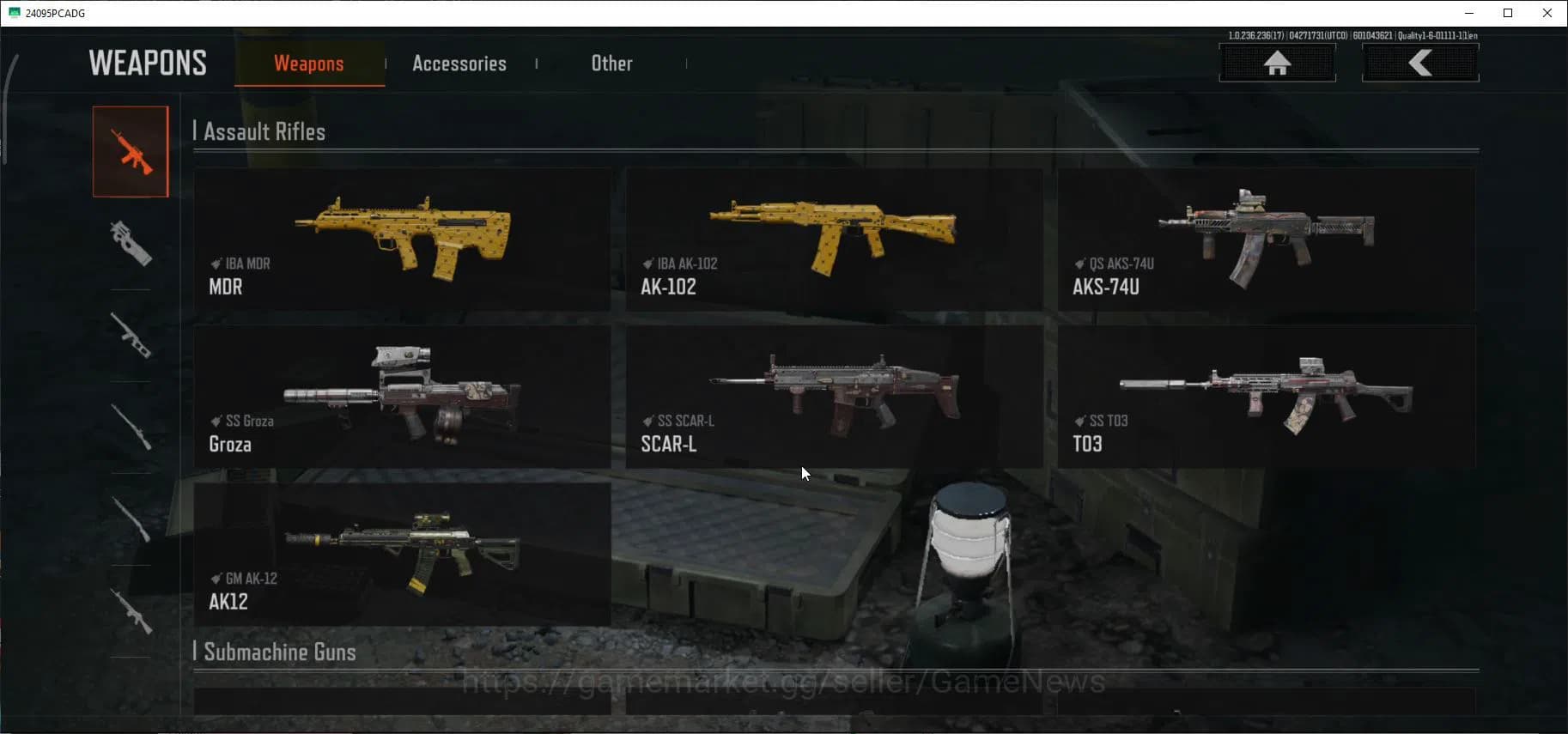Switch to the Accessories tab
Image resolution: width=1568 pixels, height=734 pixels.
[459, 63]
